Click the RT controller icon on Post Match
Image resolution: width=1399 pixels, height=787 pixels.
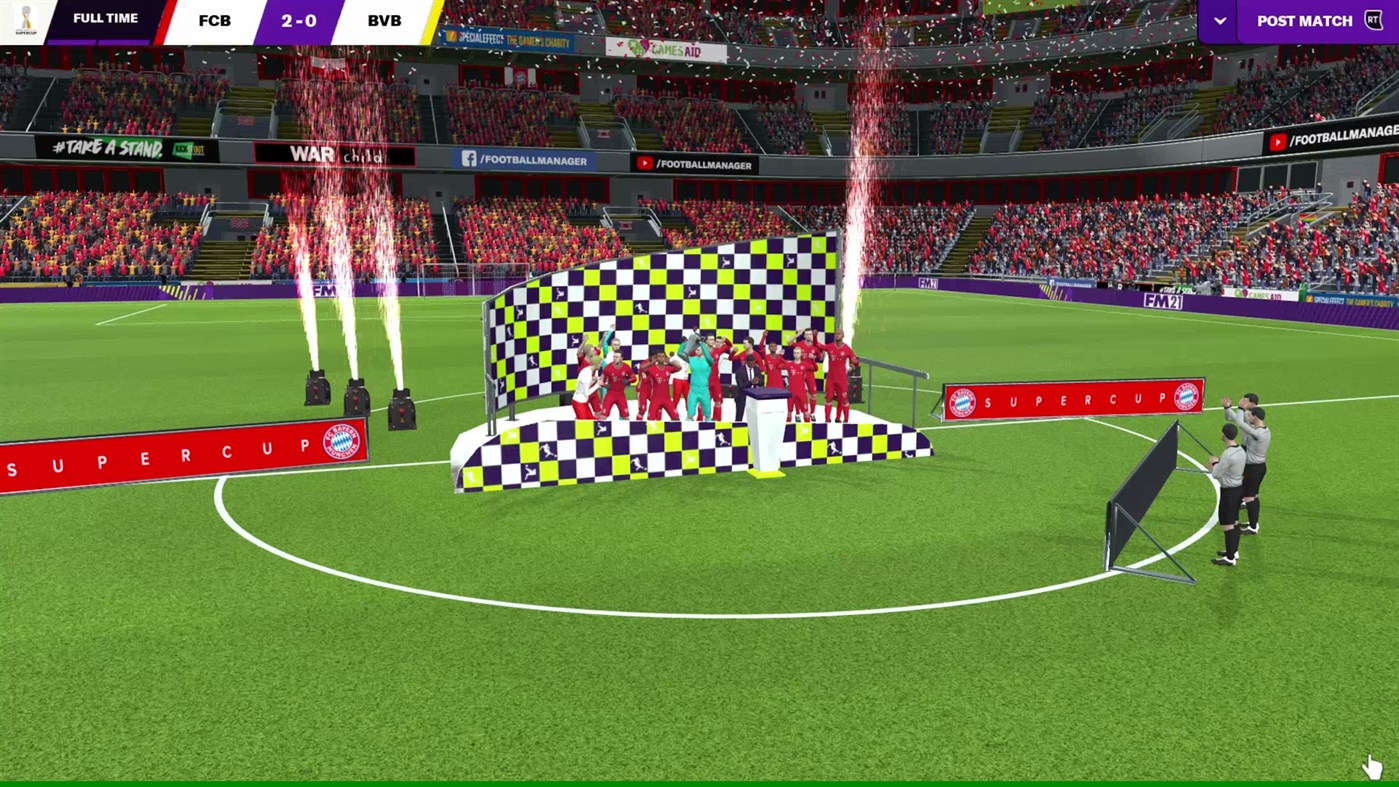(x=1375, y=20)
